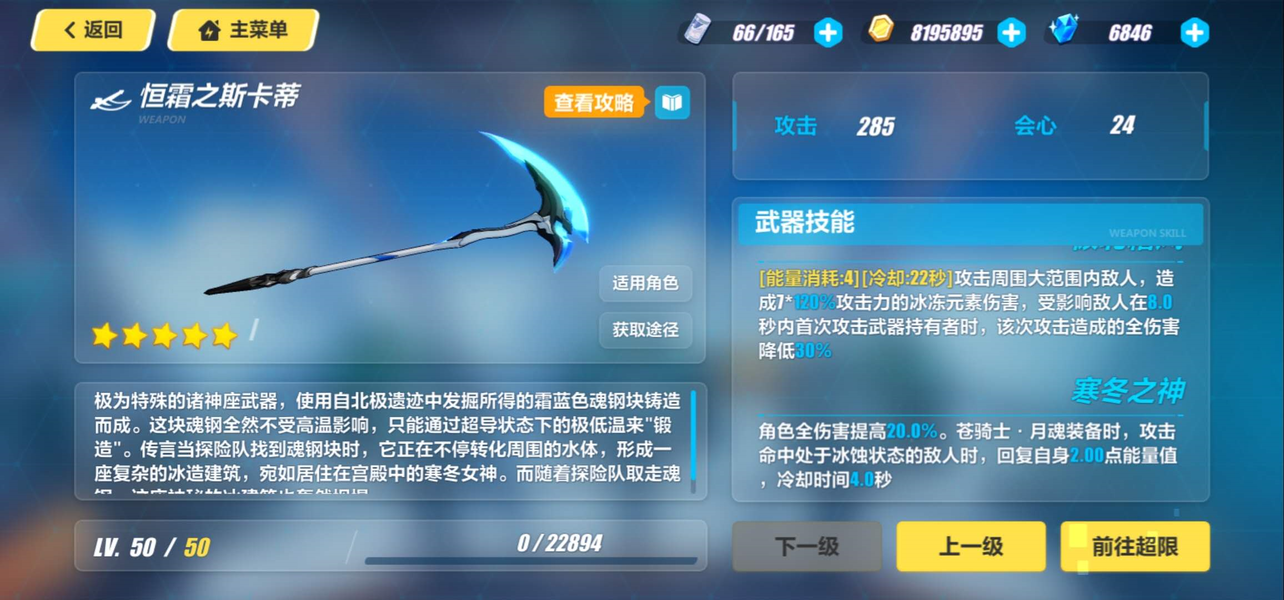Show 适用角色 applicable characters
The height and width of the screenshot is (600, 1284).
click(645, 283)
